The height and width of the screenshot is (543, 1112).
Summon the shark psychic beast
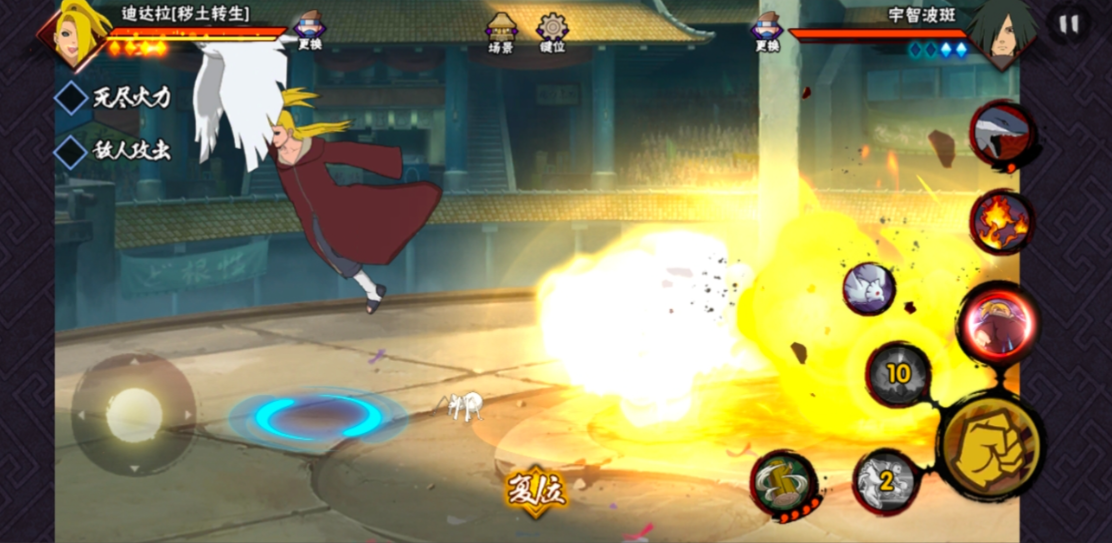click(1001, 134)
